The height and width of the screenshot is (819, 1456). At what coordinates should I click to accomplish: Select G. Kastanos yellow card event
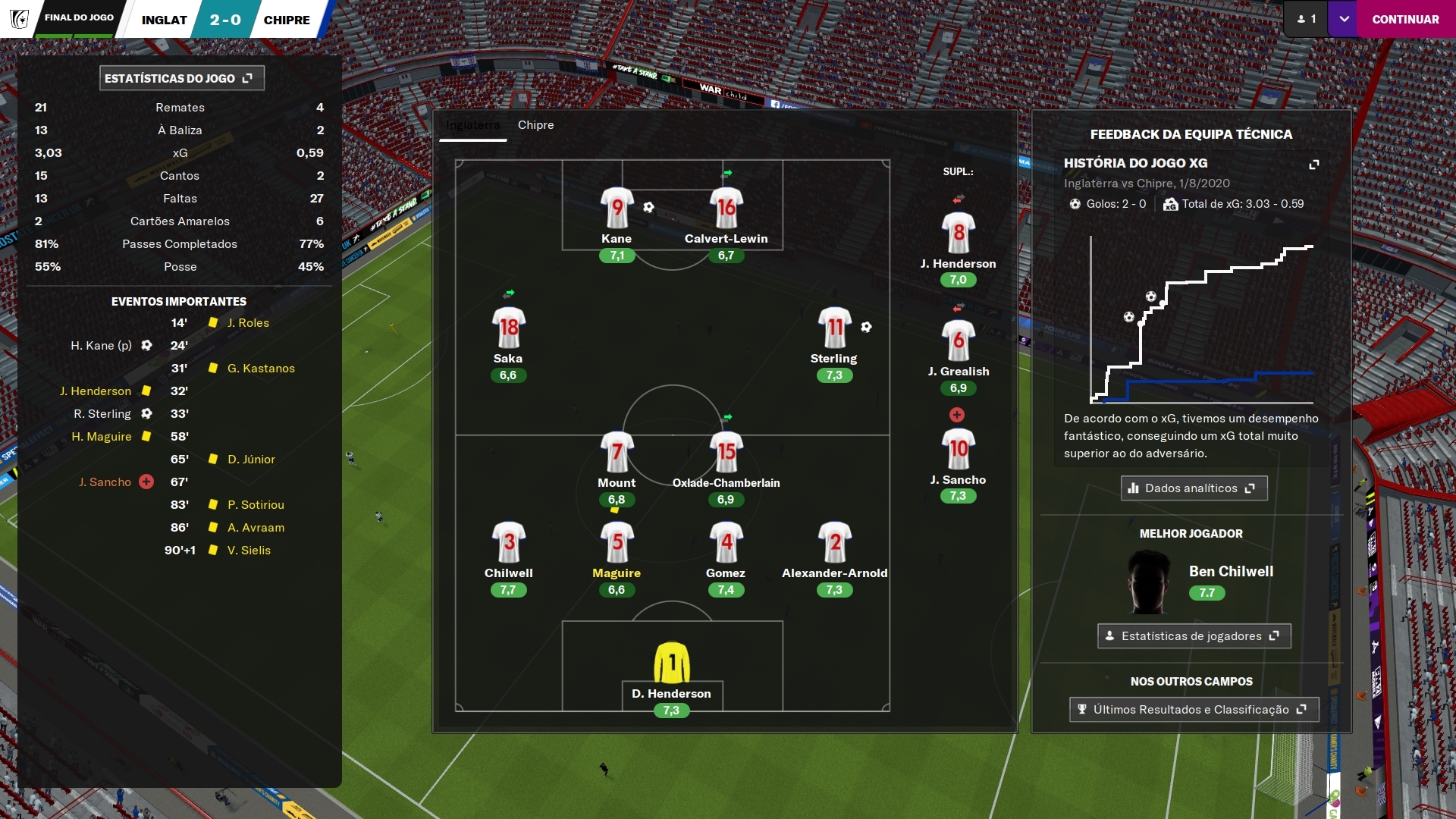pyautogui.click(x=261, y=369)
